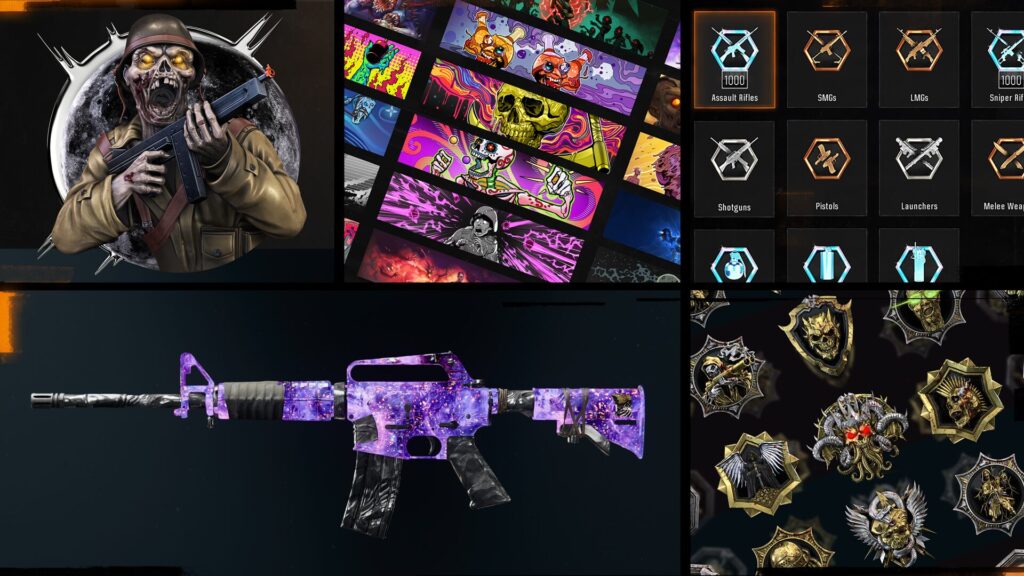
Task: Choose the Launchers category tile
Action: click(918, 168)
